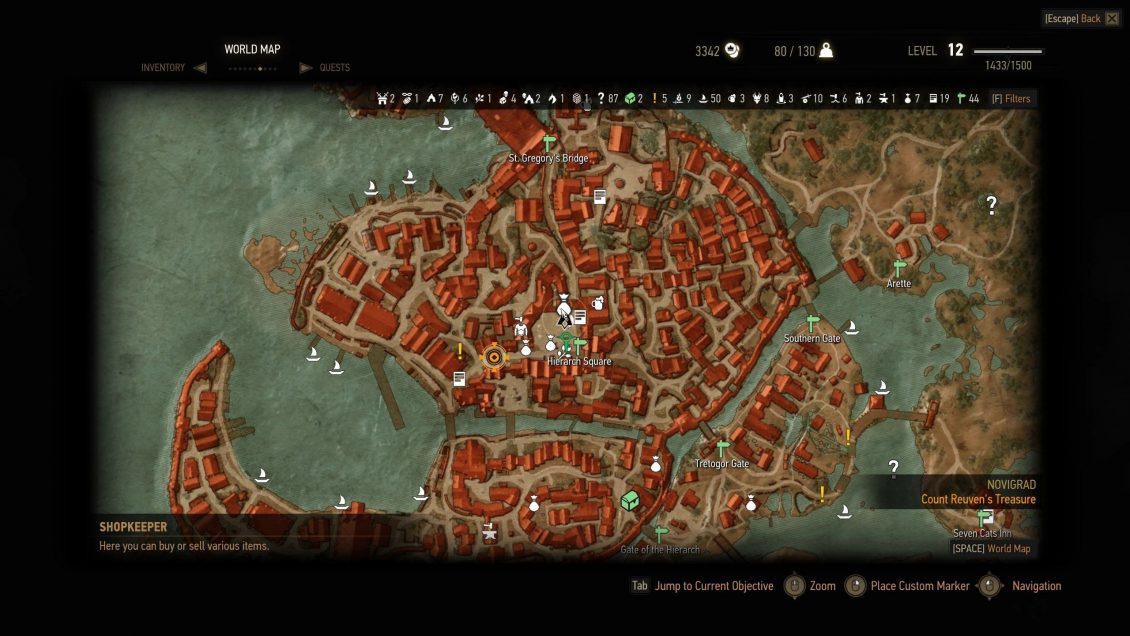The height and width of the screenshot is (636, 1130).
Task: Select the Seven Cats Inn marker
Action: (984, 517)
